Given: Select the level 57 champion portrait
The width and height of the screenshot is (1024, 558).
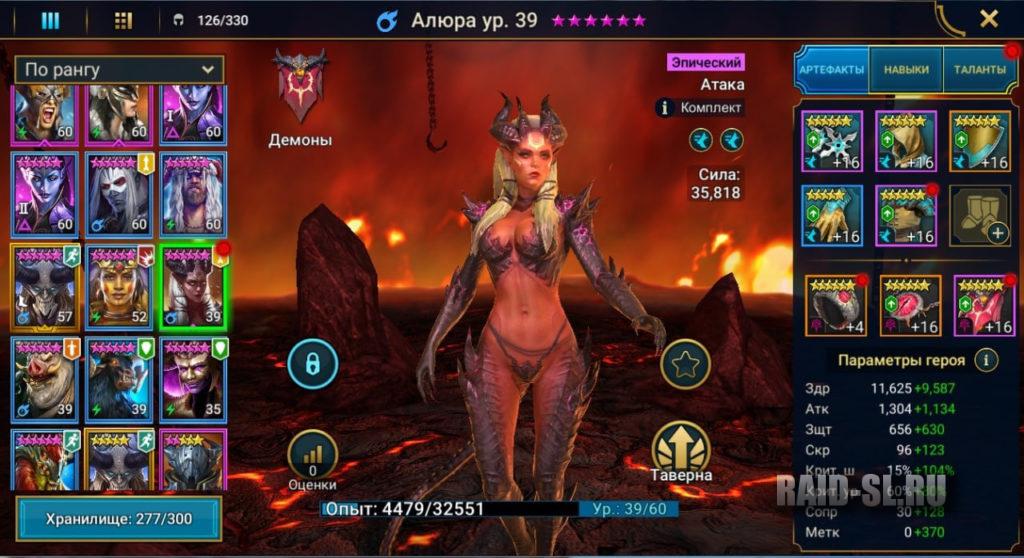Looking at the screenshot, I should pyautogui.click(x=45, y=287).
